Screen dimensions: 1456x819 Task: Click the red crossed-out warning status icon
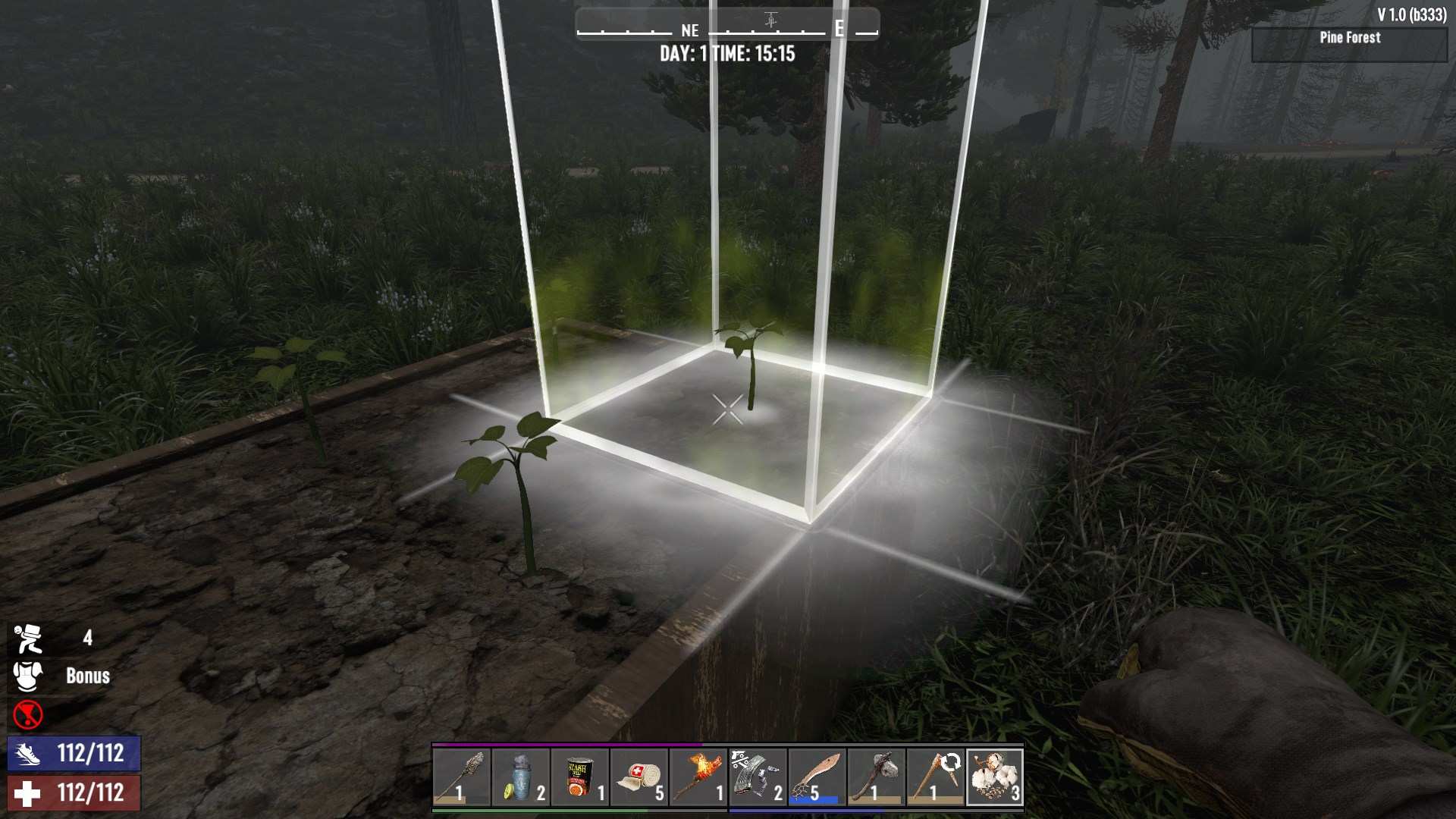point(28,714)
